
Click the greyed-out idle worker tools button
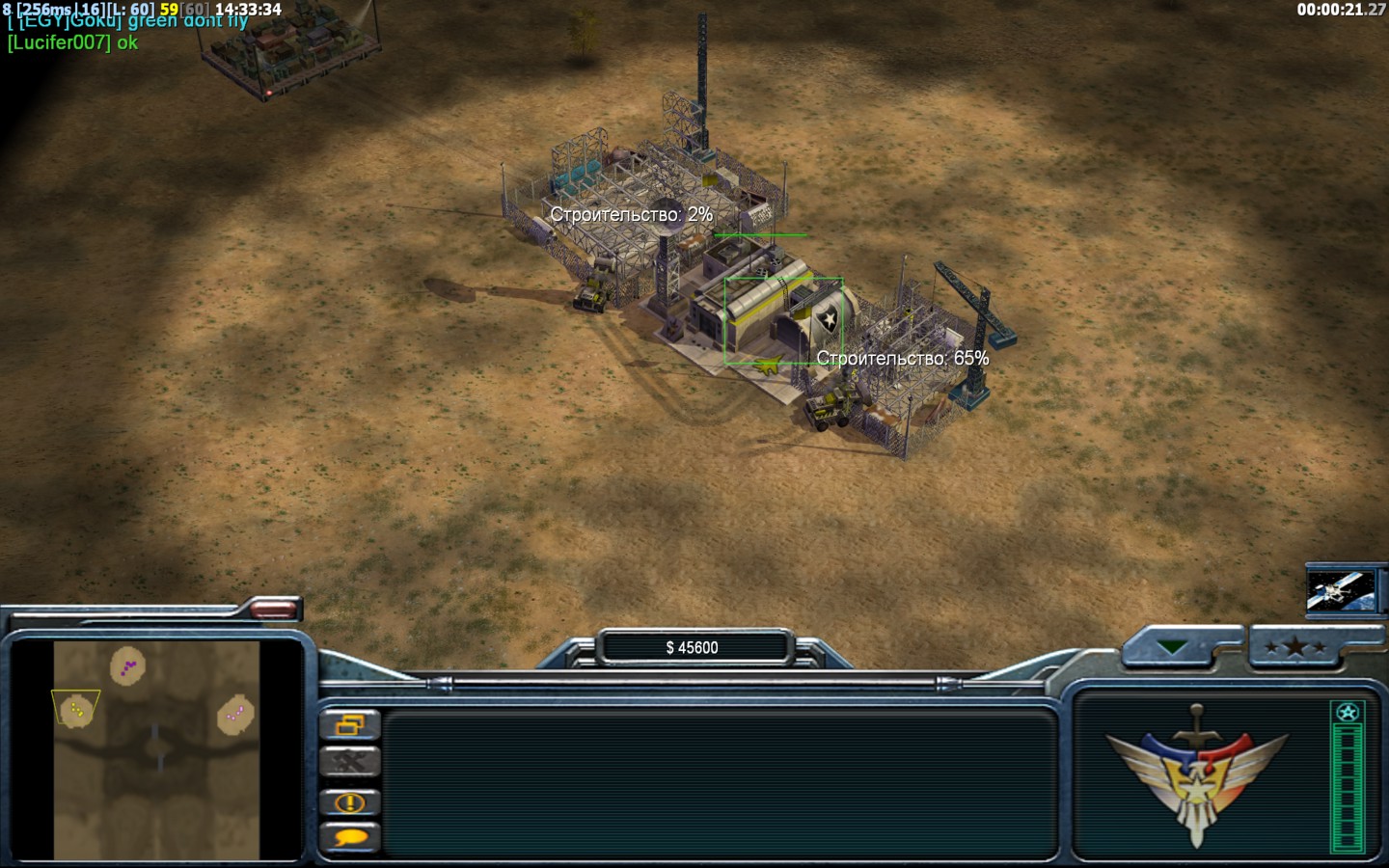coord(349,763)
